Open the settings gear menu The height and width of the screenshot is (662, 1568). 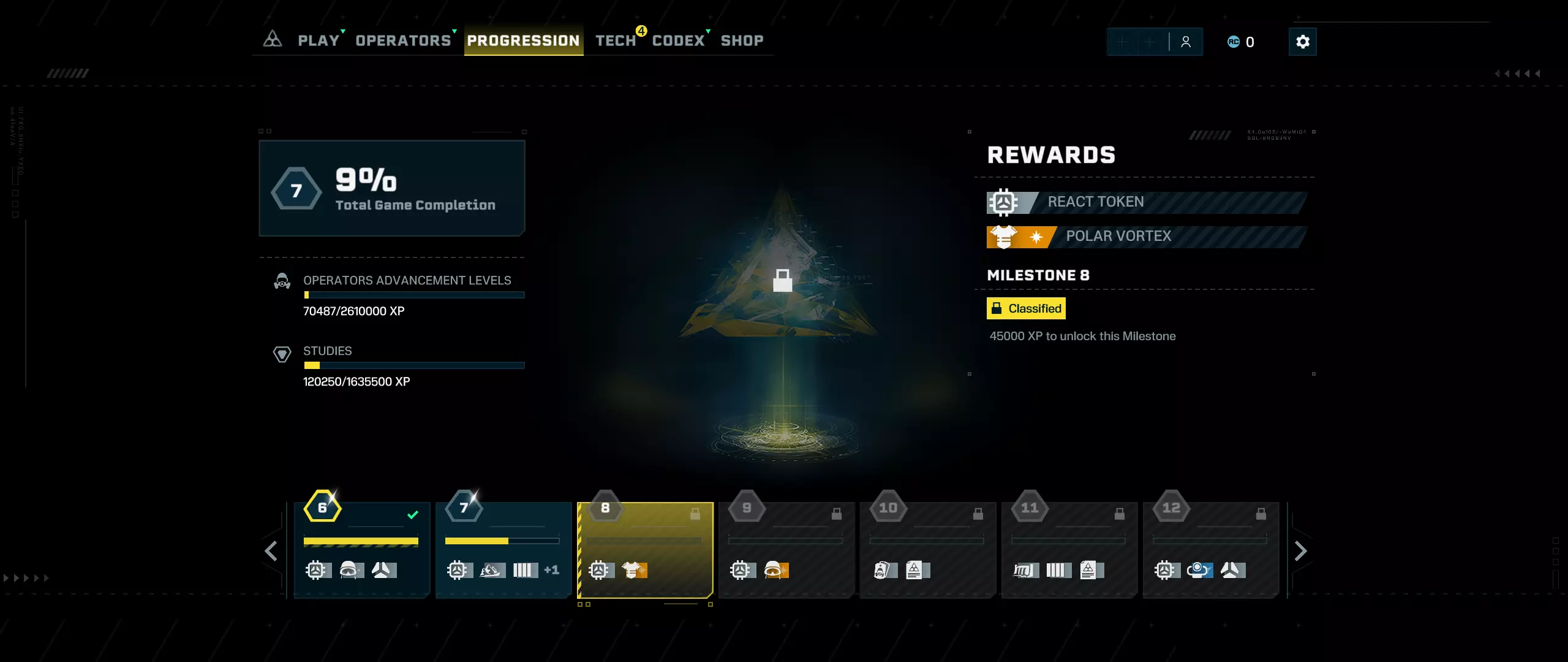pyautogui.click(x=1302, y=42)
